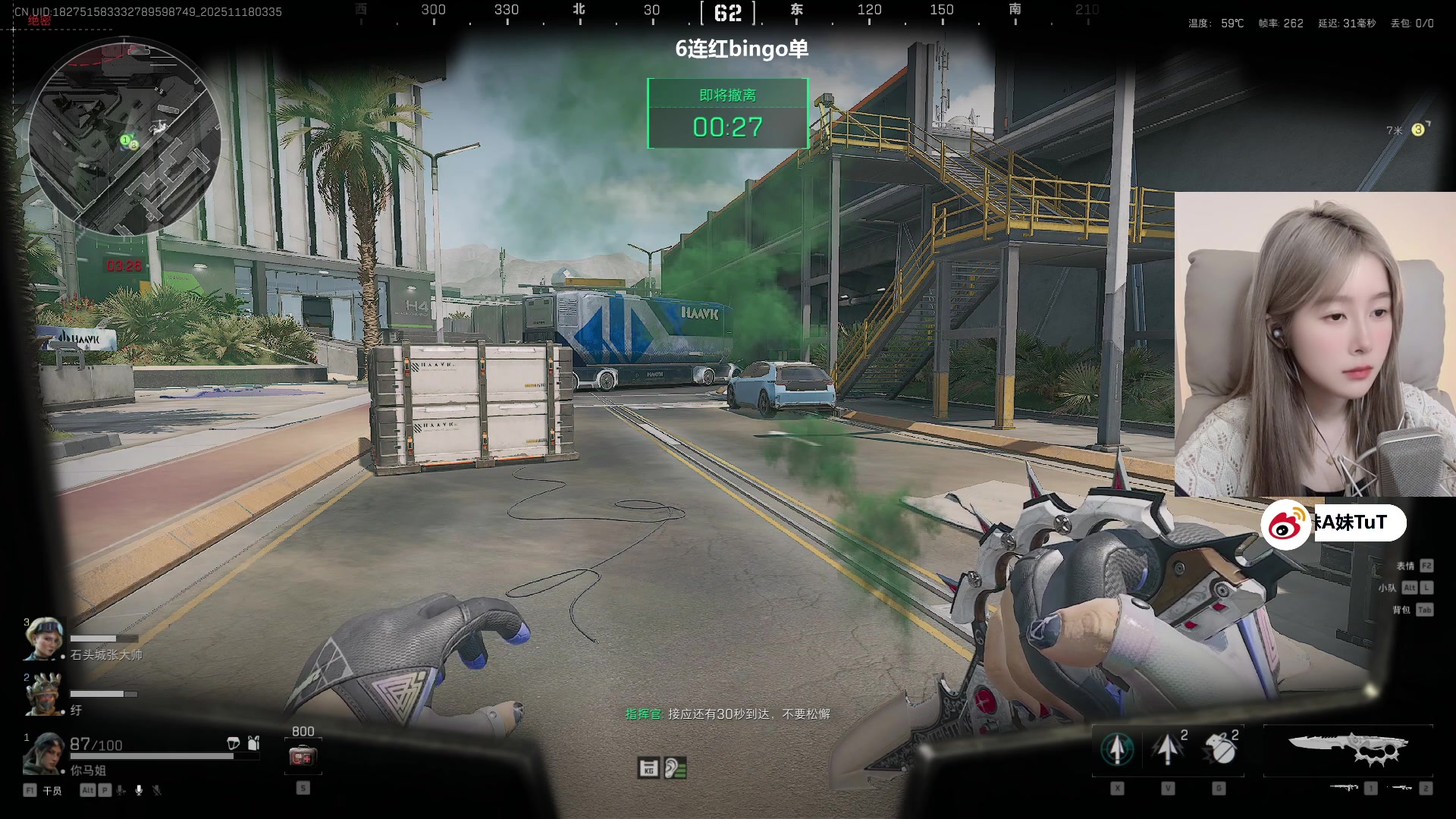Viewport: 1456px width, 819px height.
Task: Open the circular minimap
Action: [125, 136]
